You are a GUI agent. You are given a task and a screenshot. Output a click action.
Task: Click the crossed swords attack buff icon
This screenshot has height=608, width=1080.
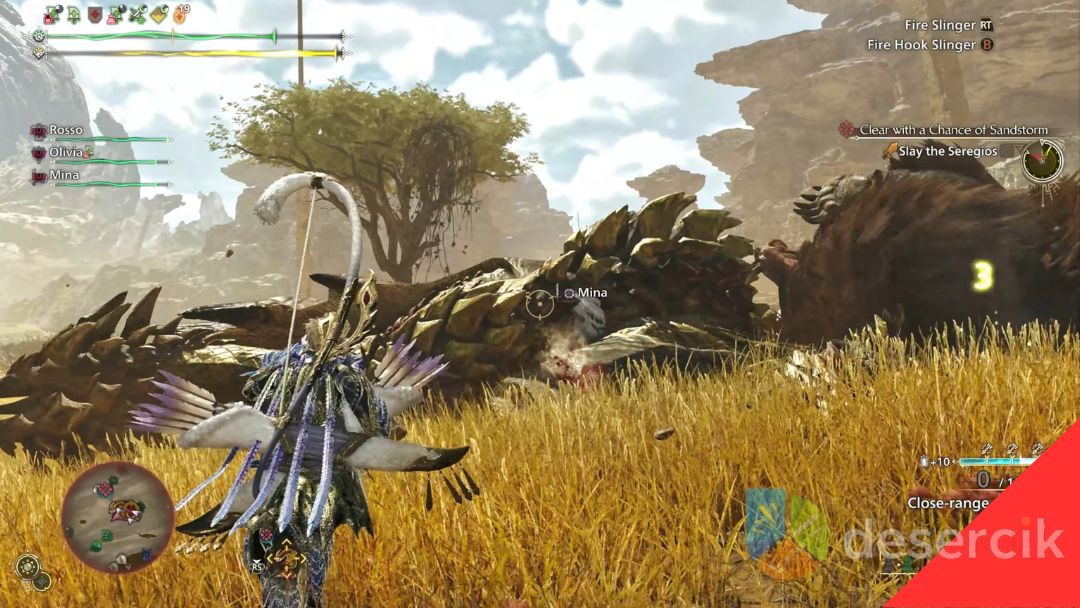click(x=138, y=14)
